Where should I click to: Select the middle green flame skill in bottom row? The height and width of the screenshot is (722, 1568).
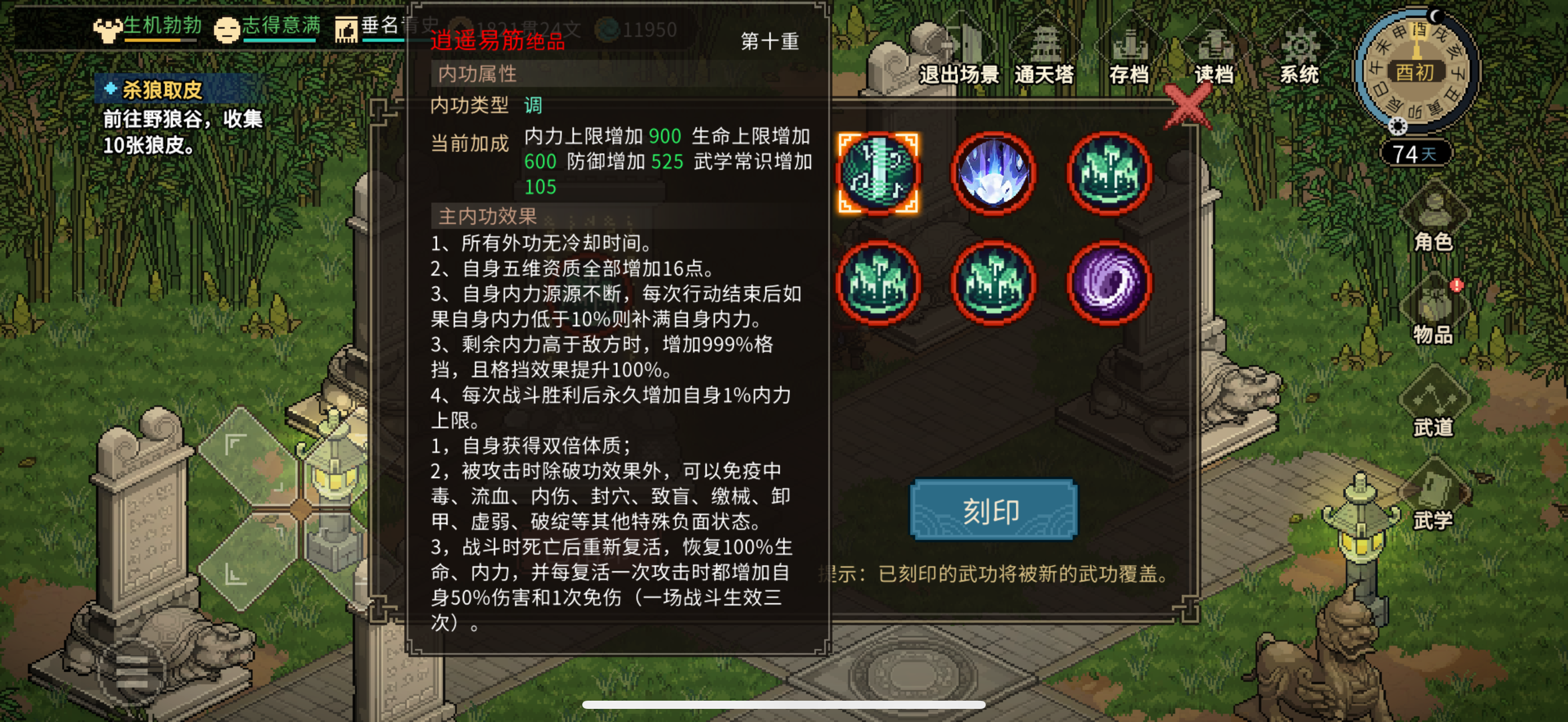993,284
